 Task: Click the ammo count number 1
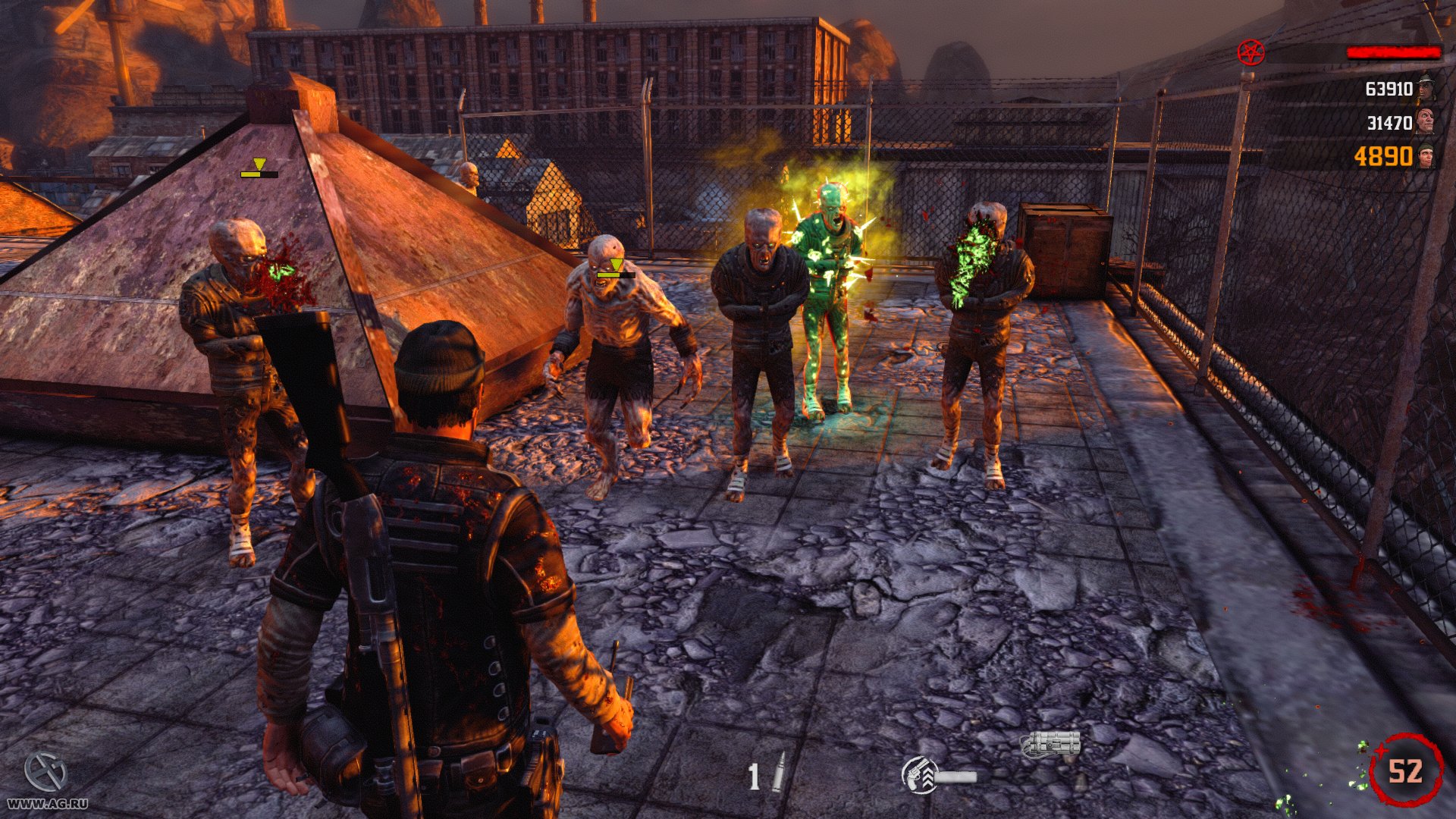[x=754, y=776]
